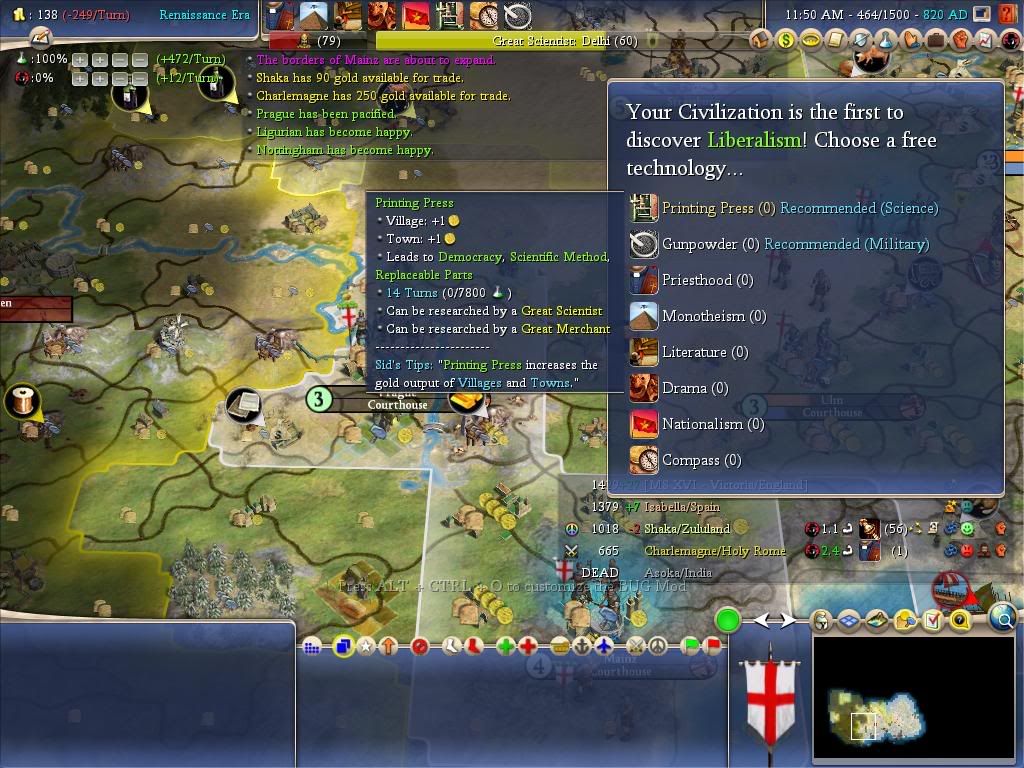Choose Nationalism from the tech list
Screen dimensions: 1024x768
pos(712,424)
